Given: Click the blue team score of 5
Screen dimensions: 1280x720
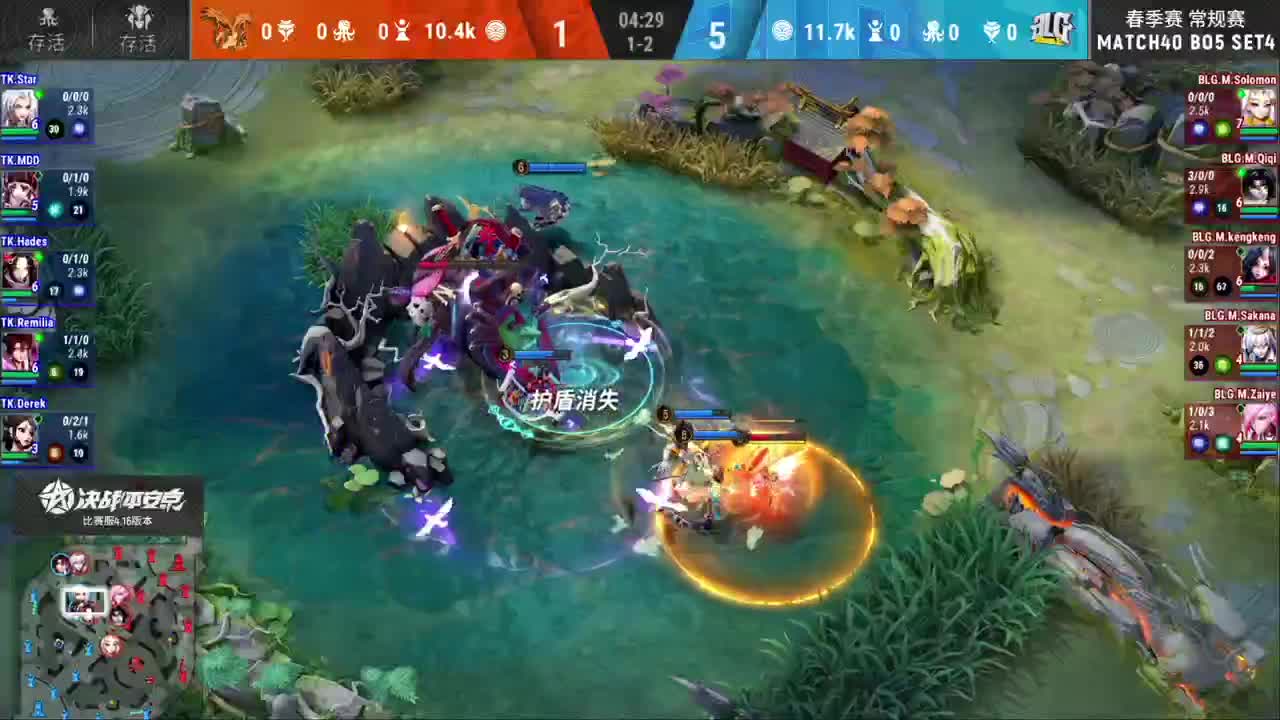Looking at the screenshot, I should coord(717,33).
